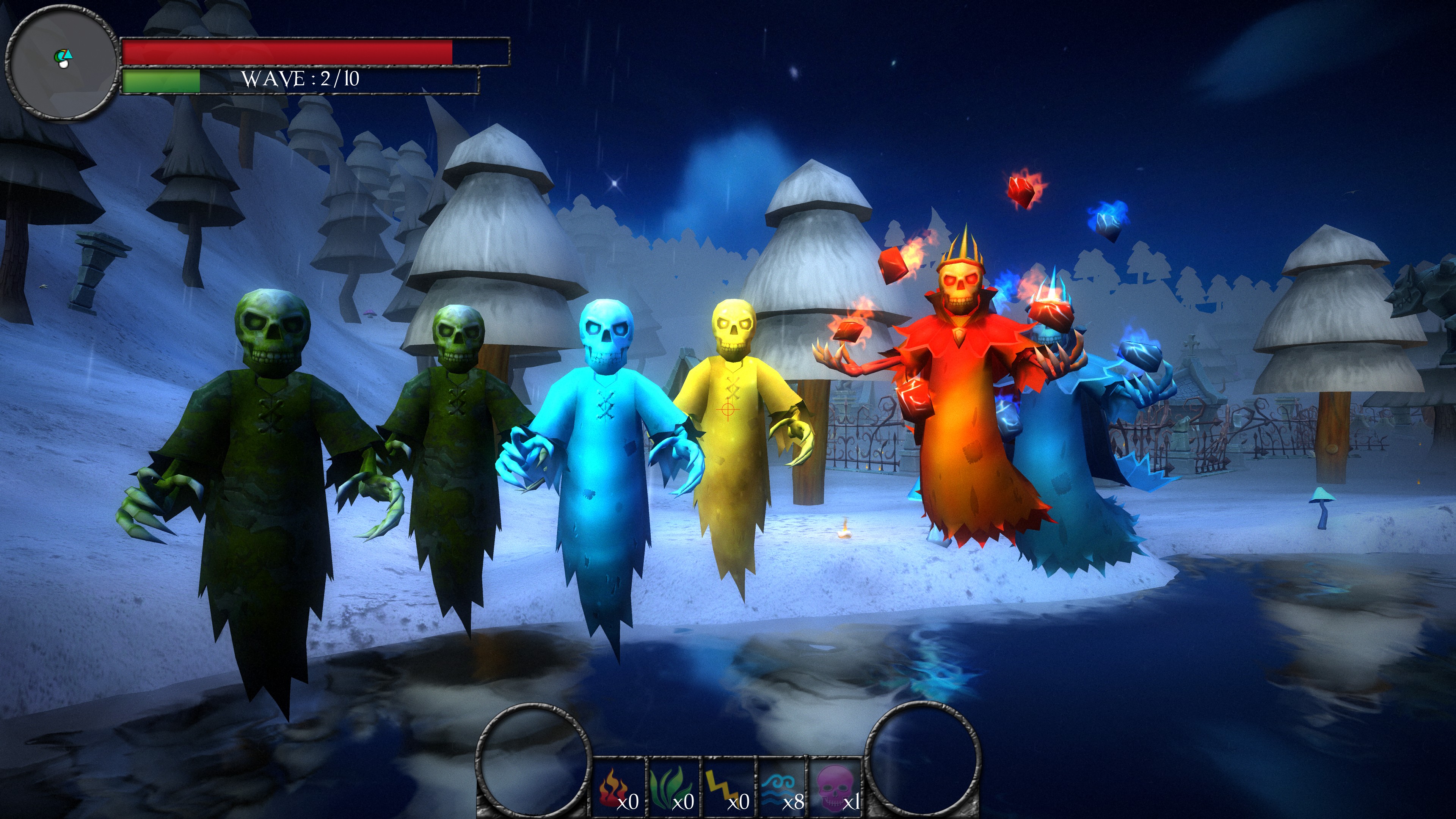Image resolution: width=1456 pixels, height=819 pixels.
Task: Click the circular minimap
Action: pyautogui.click(x=61, y=62)
